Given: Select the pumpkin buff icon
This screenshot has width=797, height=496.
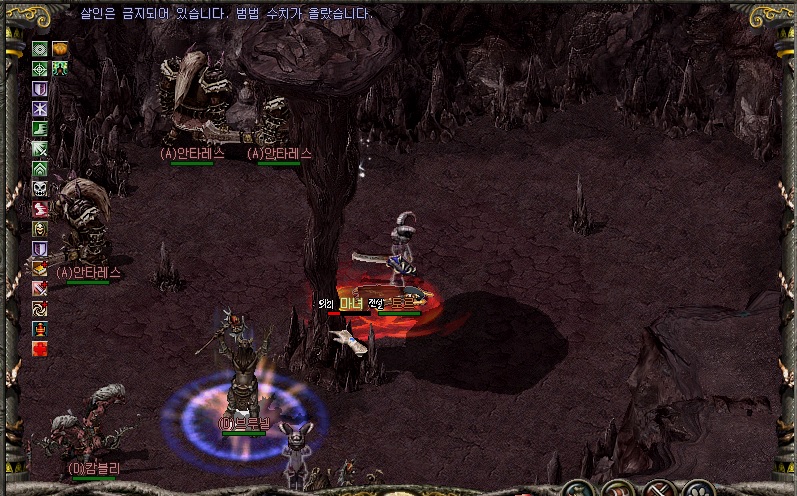Looking at the screenshot, I should pos(60,48).
